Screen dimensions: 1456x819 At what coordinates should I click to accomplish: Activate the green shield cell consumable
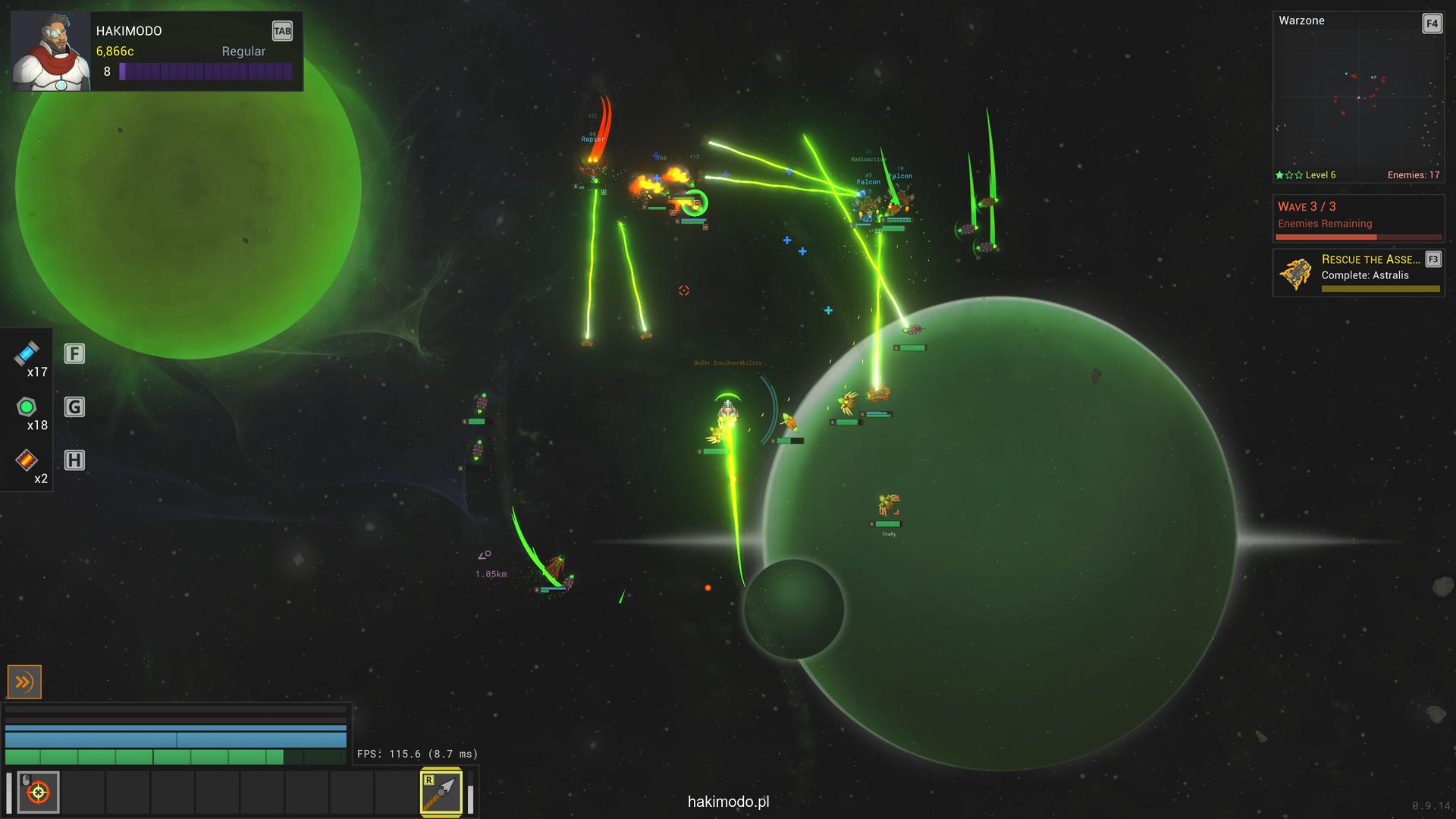point(27,407)
